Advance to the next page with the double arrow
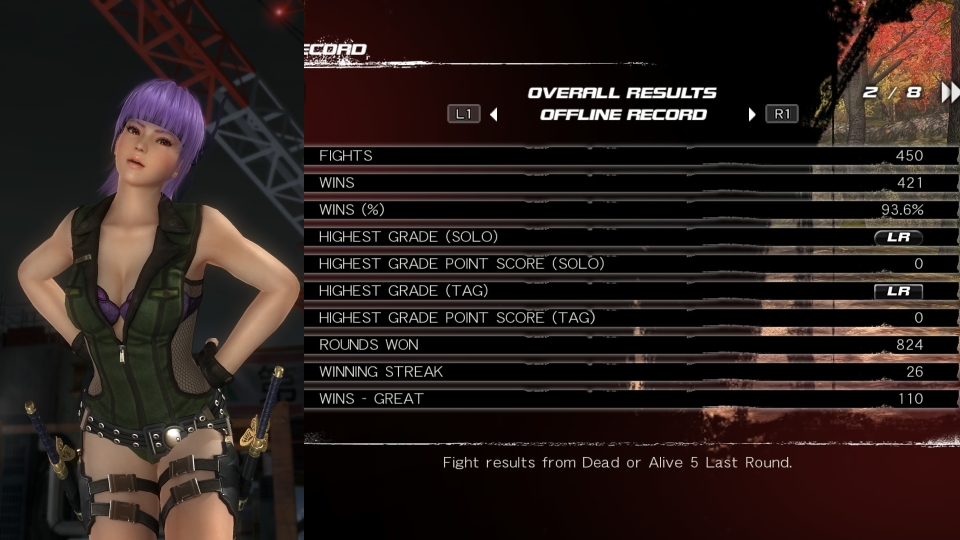 click(948, 93)
